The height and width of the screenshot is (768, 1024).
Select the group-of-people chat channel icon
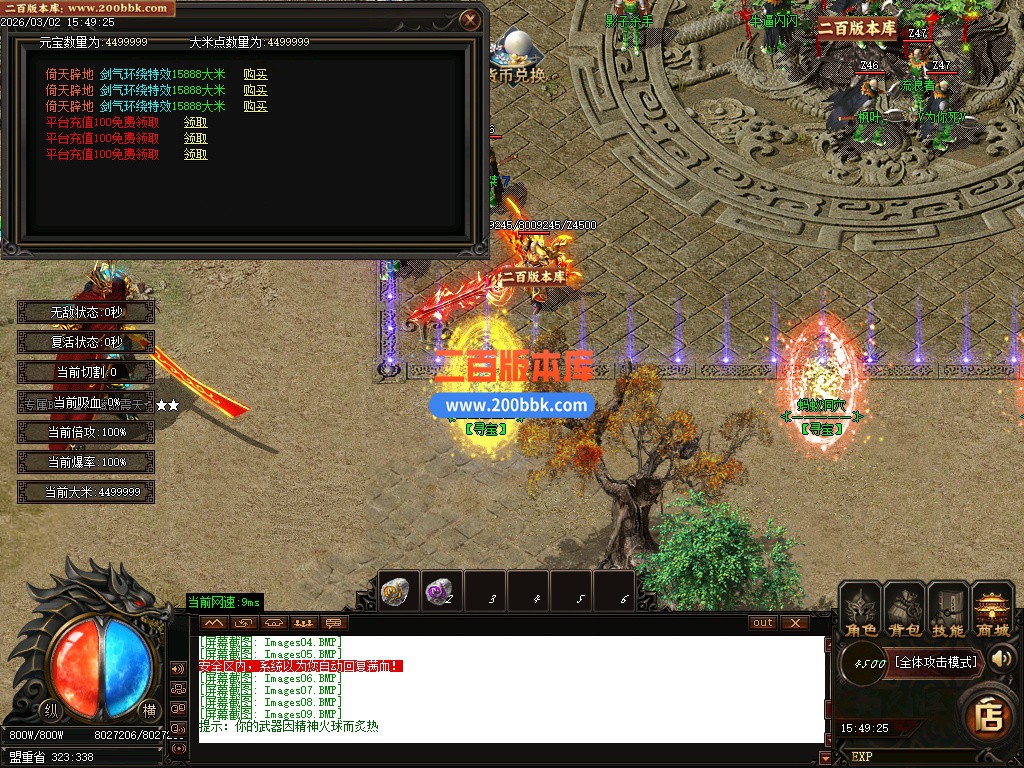[x=303, y=623]
